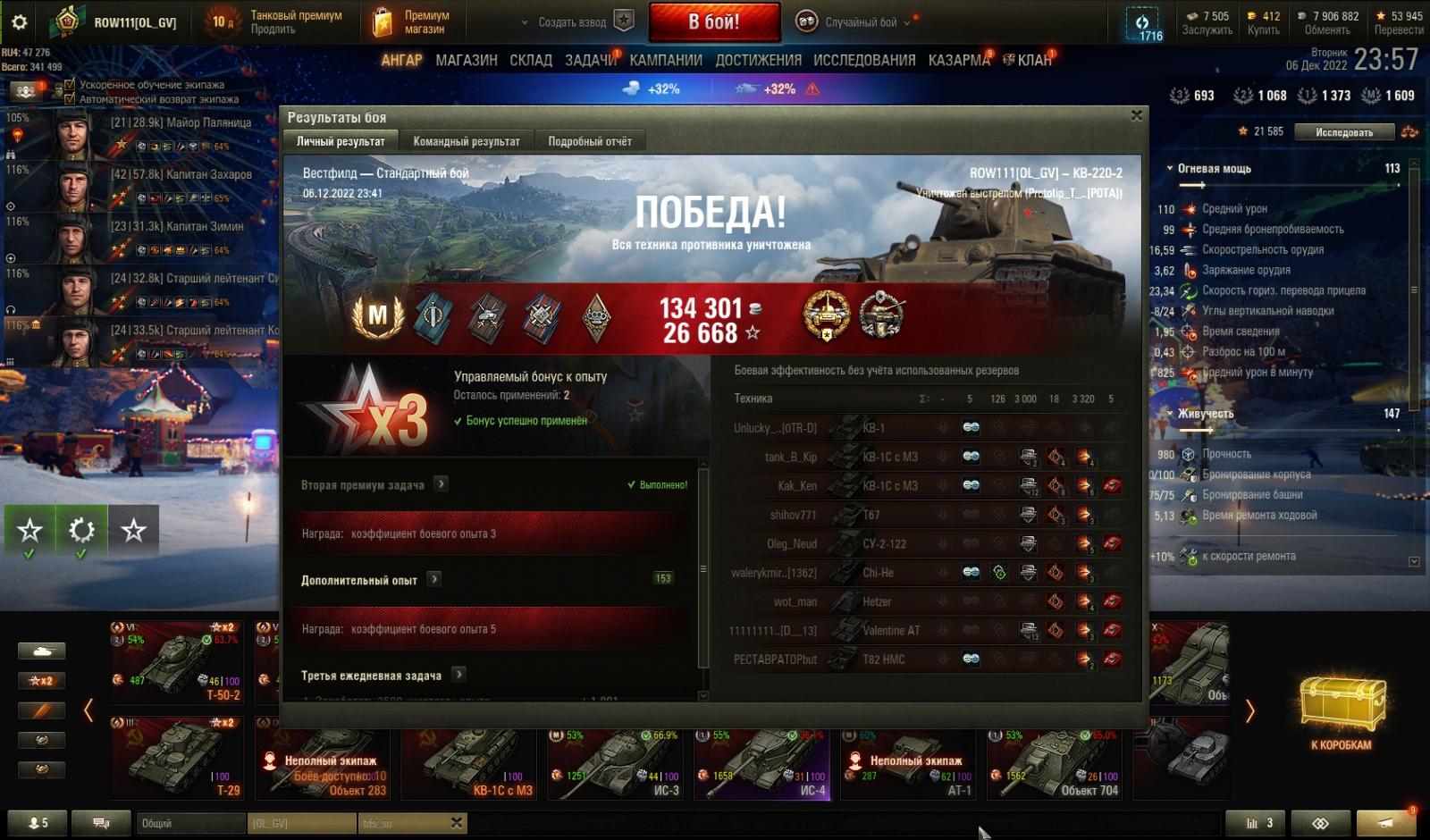Viewport: 1430px width, 840px height.
Task: Choose battle mode from Случайный бой dropdown
Action: click(x=858, y=22)
